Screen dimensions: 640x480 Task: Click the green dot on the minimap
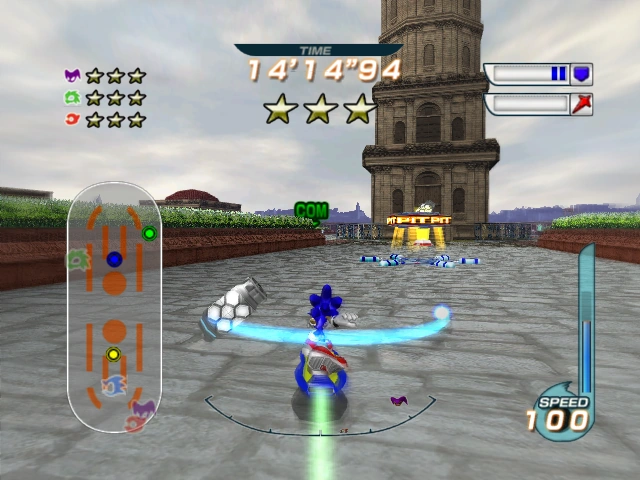[x=150, y=234]
